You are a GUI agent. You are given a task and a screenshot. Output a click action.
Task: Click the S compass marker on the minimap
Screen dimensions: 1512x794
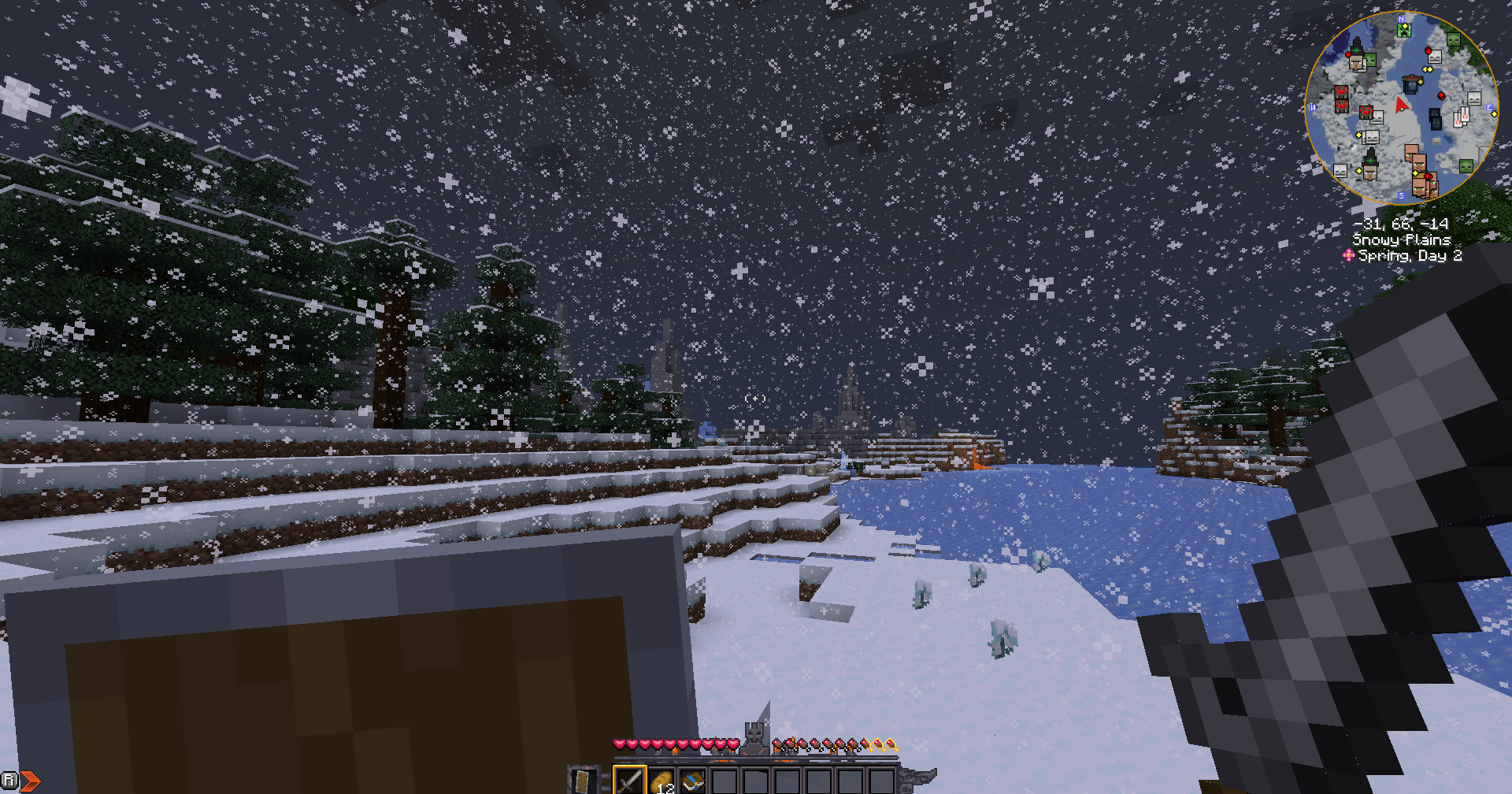1402,195
